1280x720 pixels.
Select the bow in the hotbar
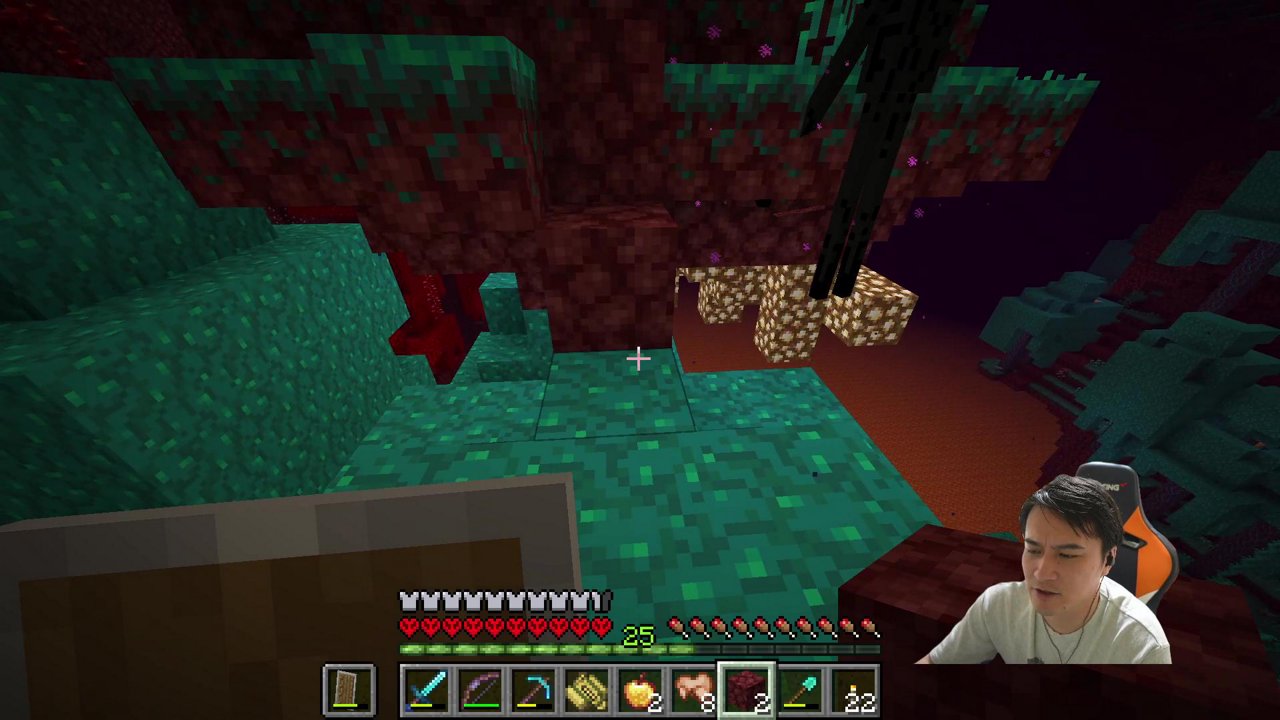click(x=481, y=691)
